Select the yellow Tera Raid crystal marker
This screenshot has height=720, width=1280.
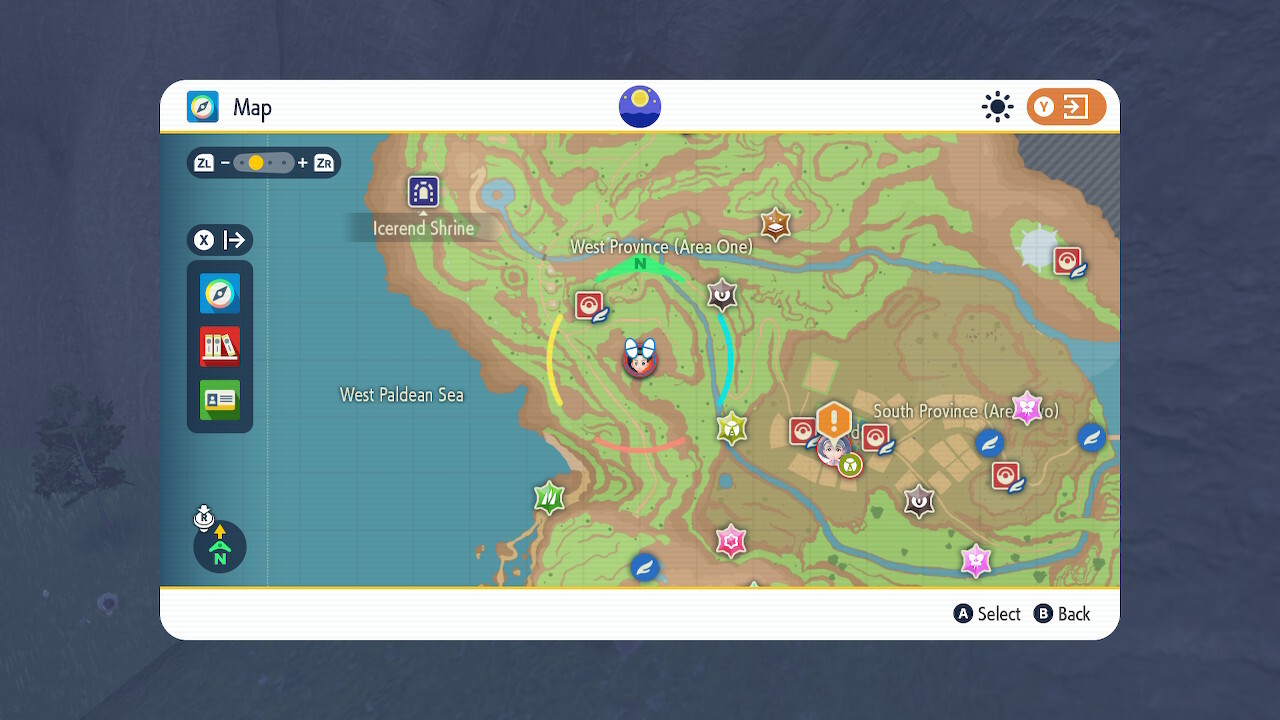click(x=730, y=427)
